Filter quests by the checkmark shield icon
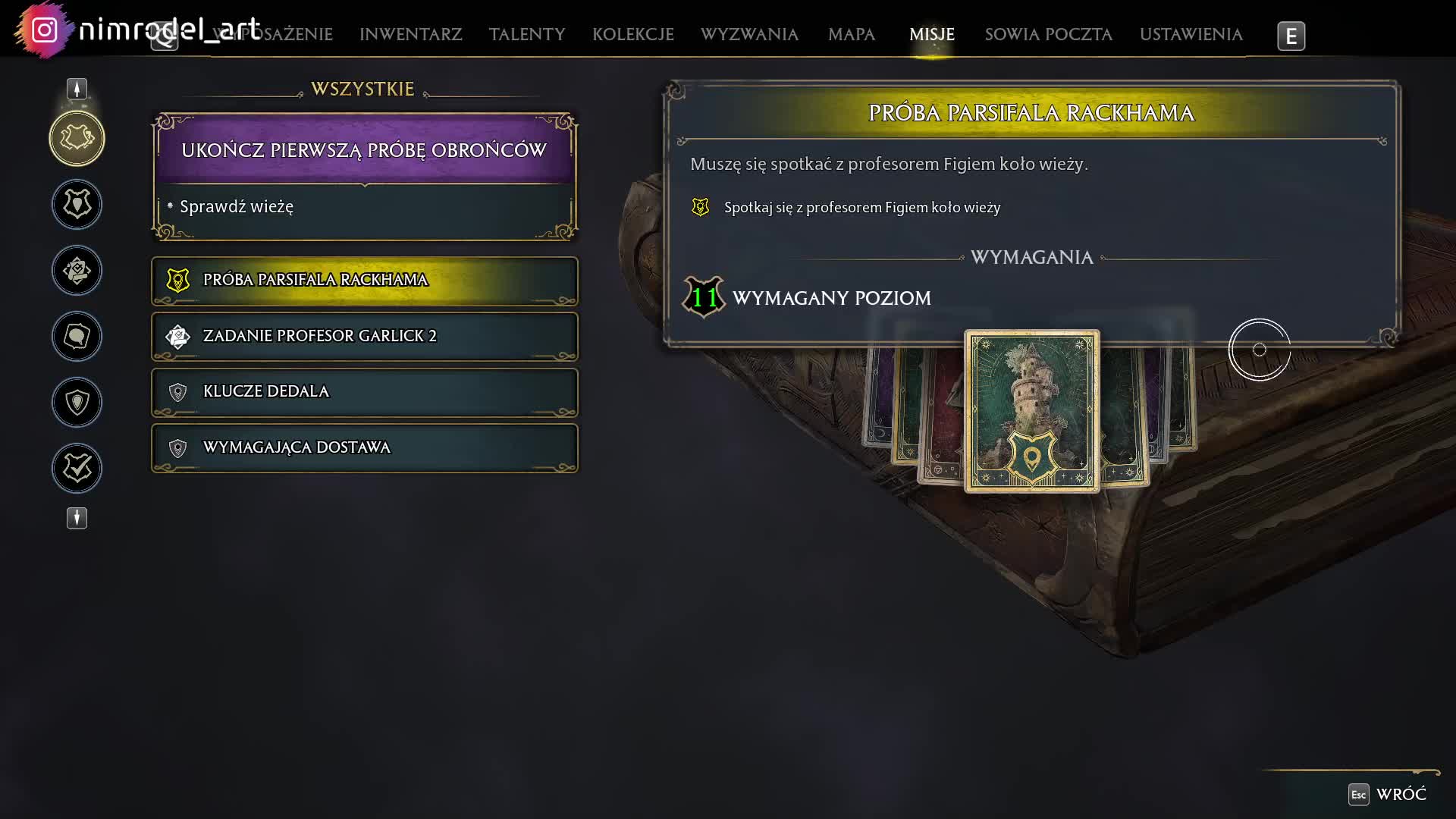Screen dimensions: 1456x819 pyautogui.click(x=77, y=468)
